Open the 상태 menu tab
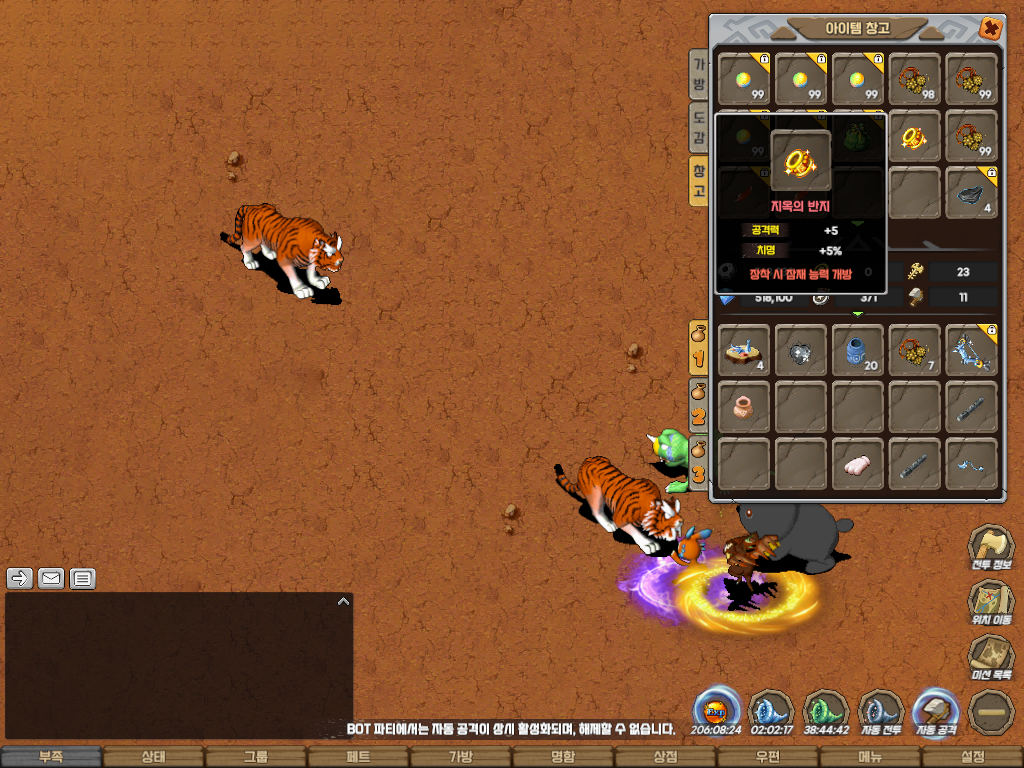 pos(153,757)
